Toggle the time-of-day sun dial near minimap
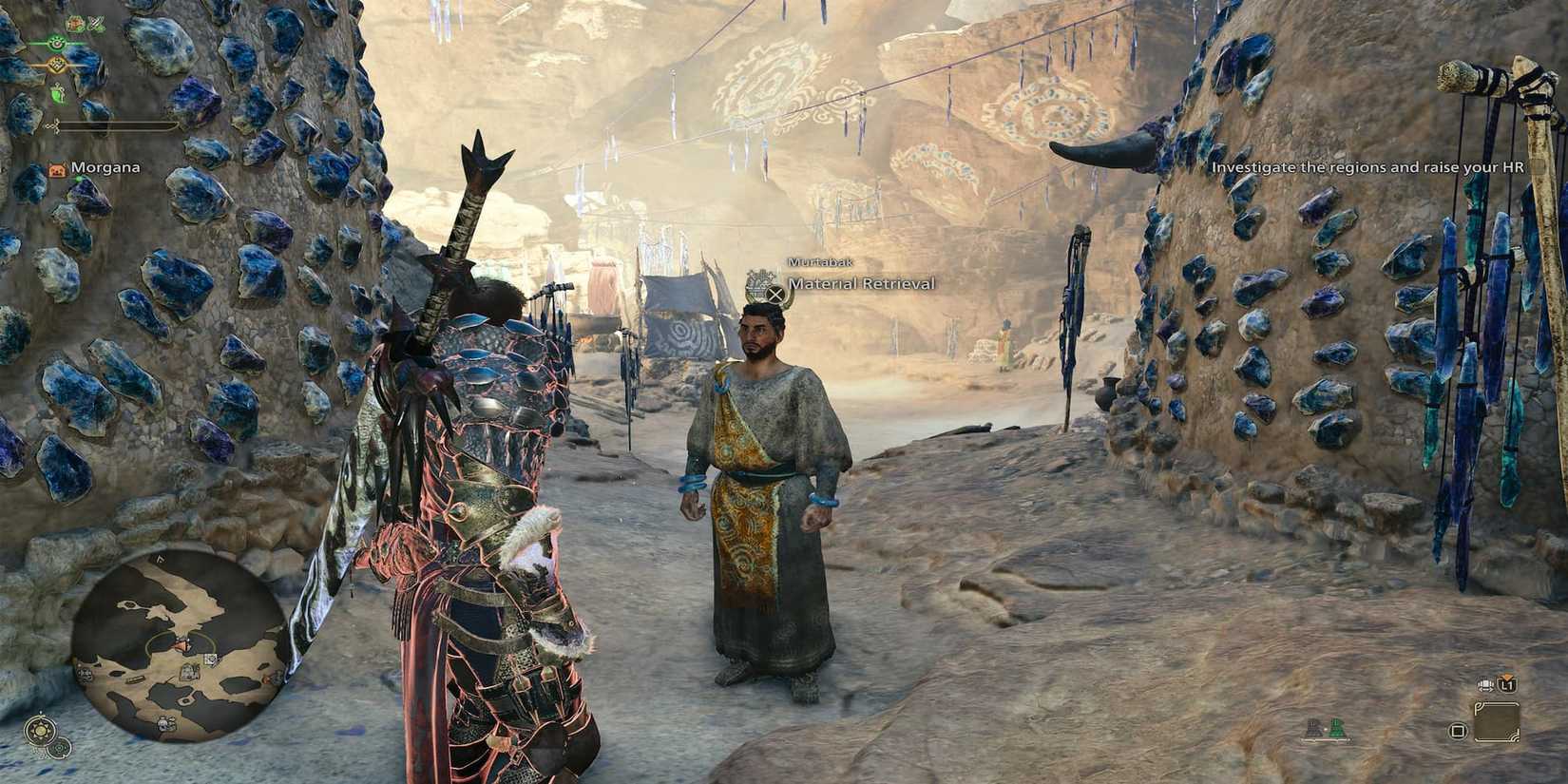This screenshot has height=784, width=1568. point(40,730)
